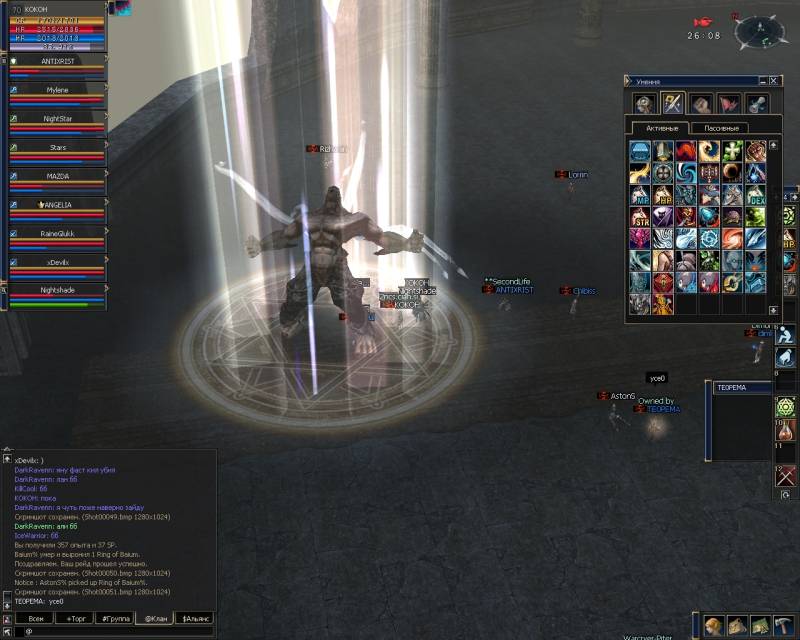The height and width of the screenshot is (640, 800).
Task: Open the +Торг trade chat tab
Action: point(76,618)
